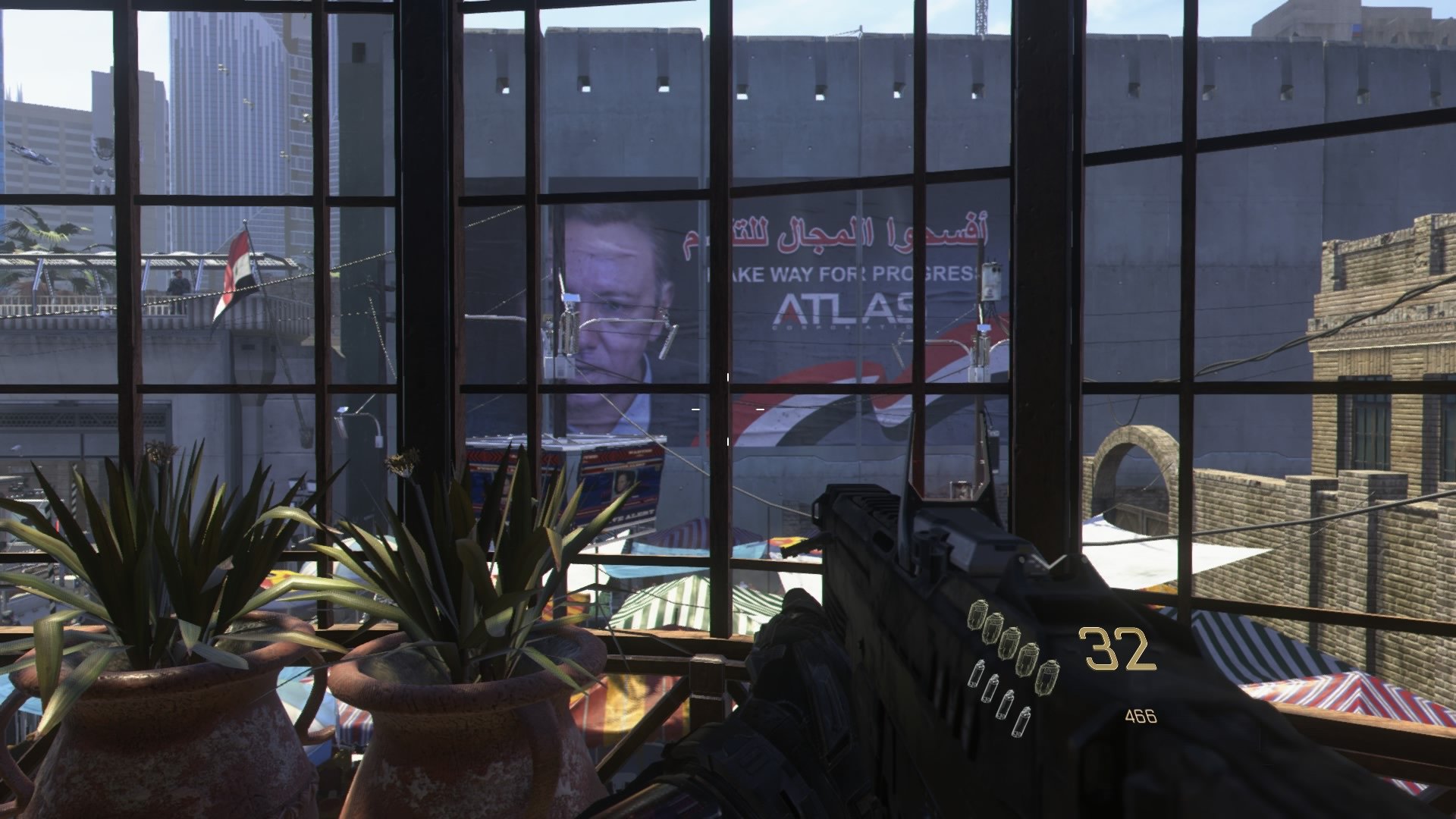Screen dimensions: 1456x819
Task: Click the fourth grenade icon in the row
Action: pos(1028,659)
